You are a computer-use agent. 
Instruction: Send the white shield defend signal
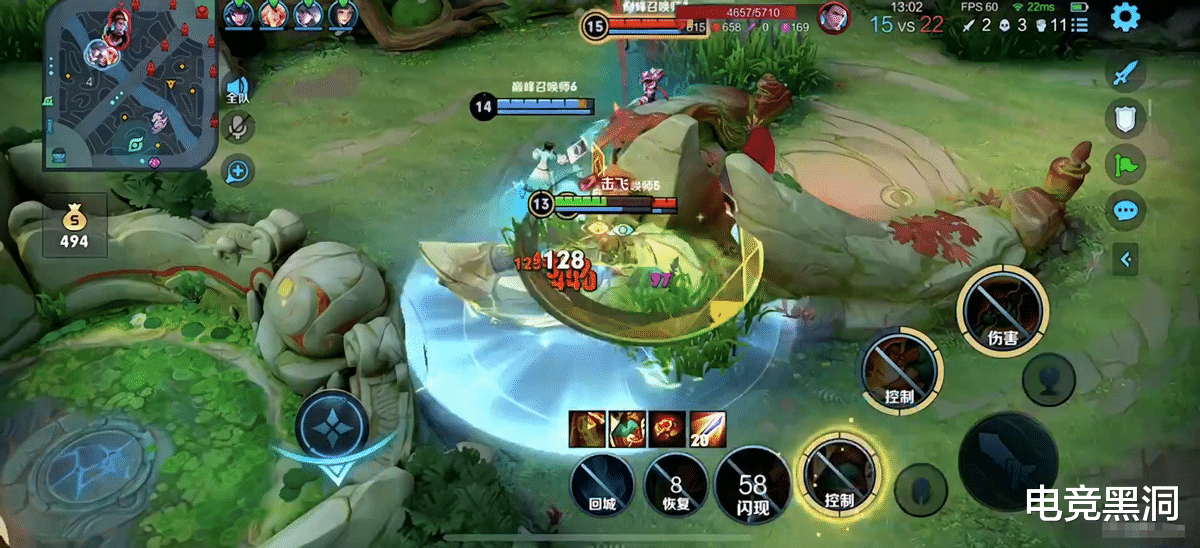pos(1126,118)
